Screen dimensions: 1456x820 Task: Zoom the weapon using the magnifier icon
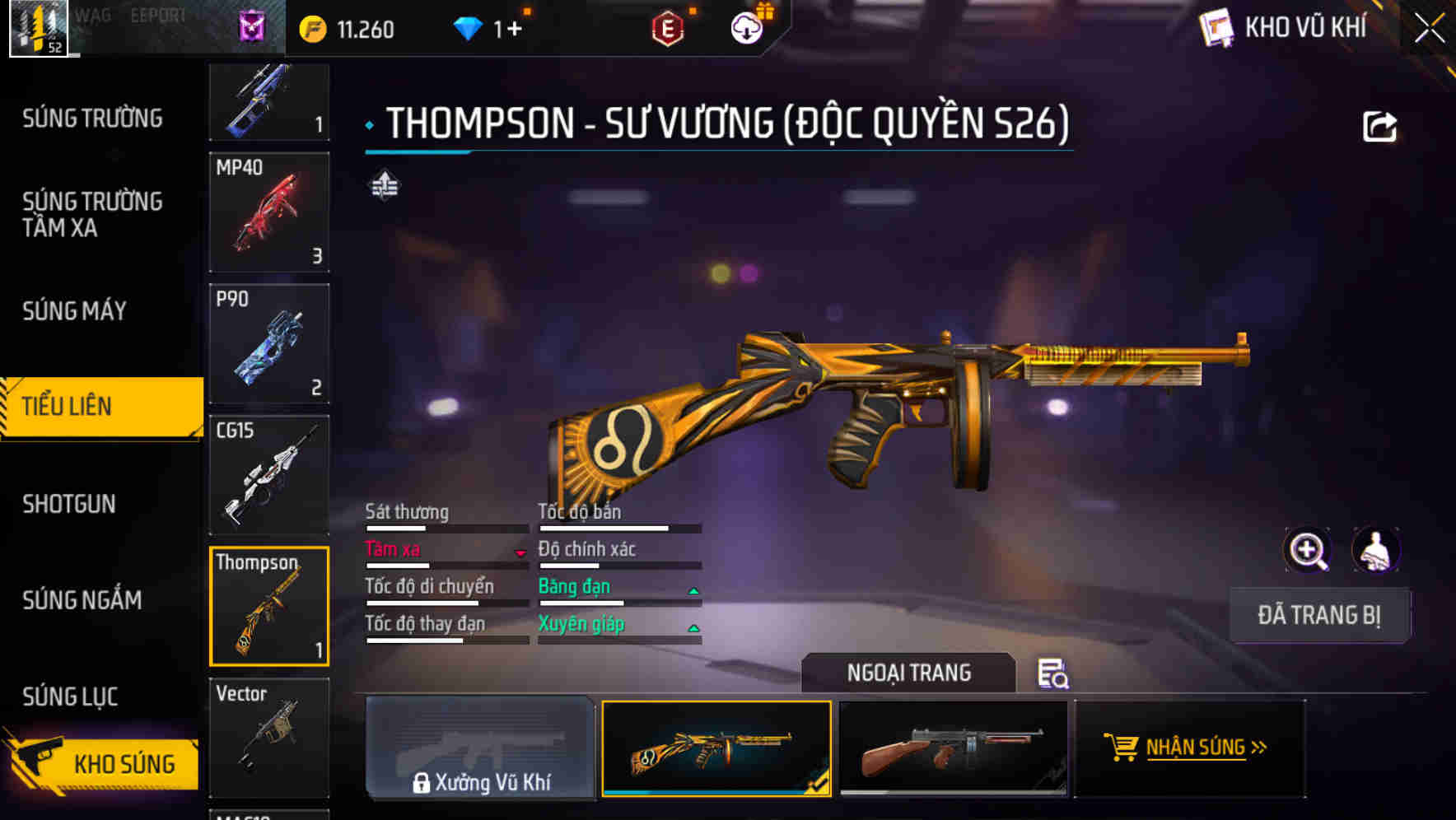click(x=1308, y=550)
